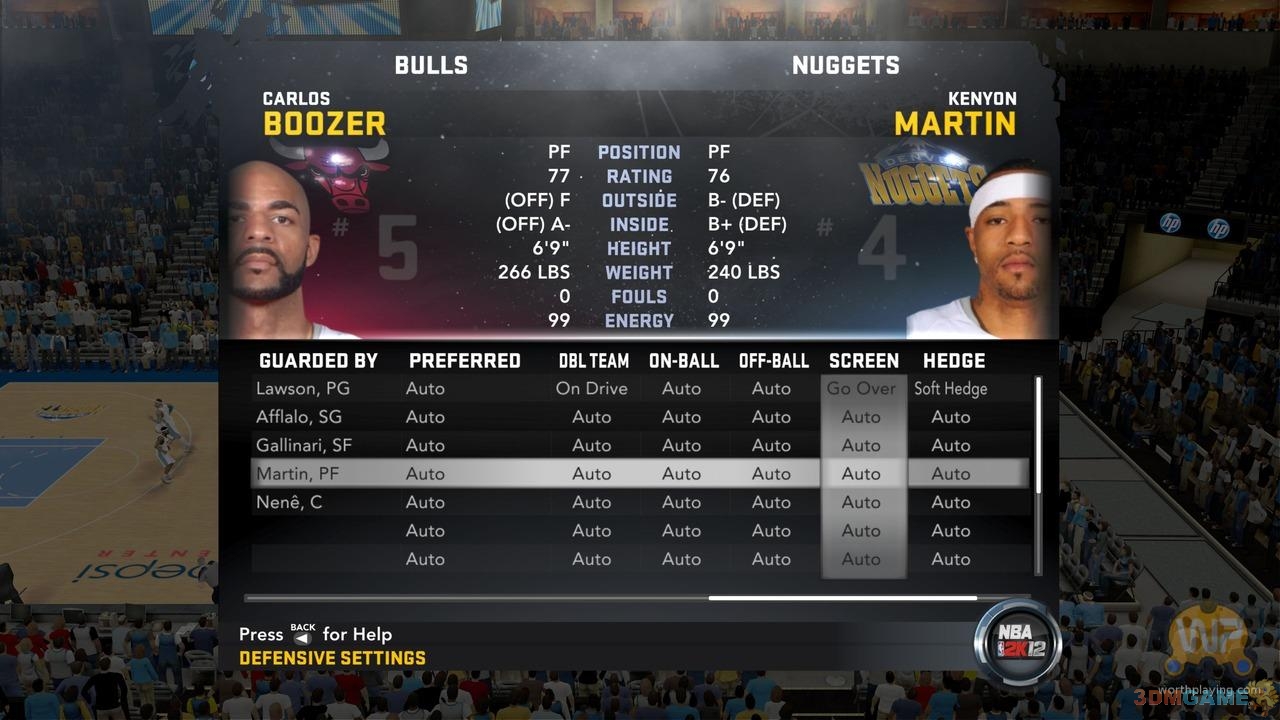Screen dimensions: 1280x720
Task: Select the Off-Ball column header
Action: pyautogui.click(x=773, y=361)
